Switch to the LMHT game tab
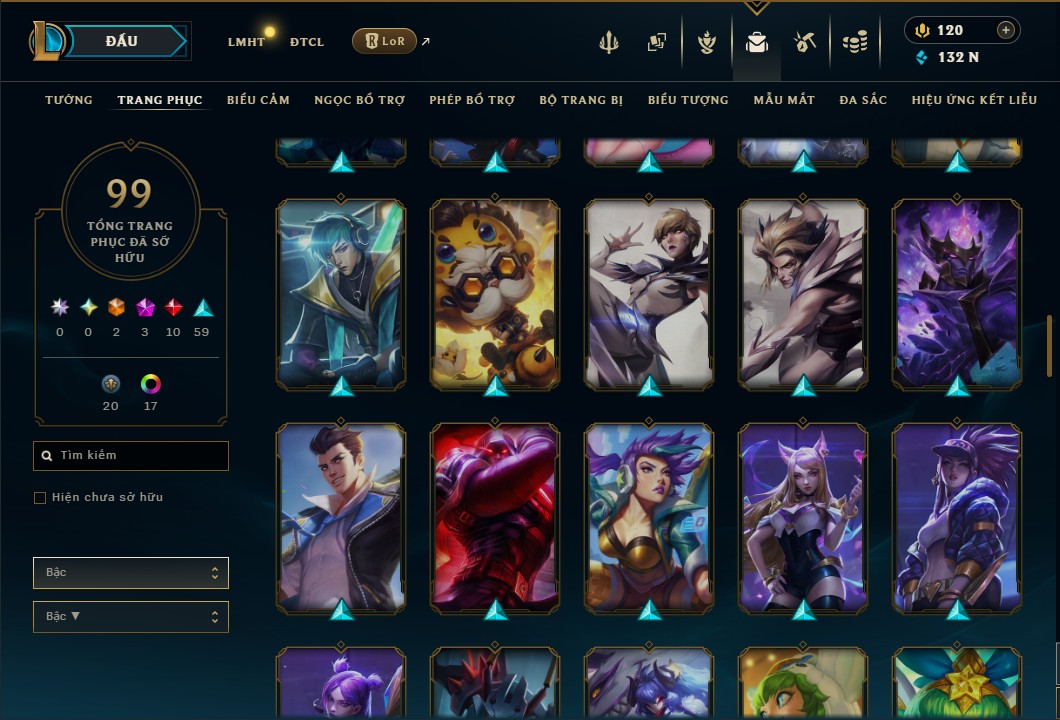This screenshot has width=1060, height=720. (x=246, y=42)
